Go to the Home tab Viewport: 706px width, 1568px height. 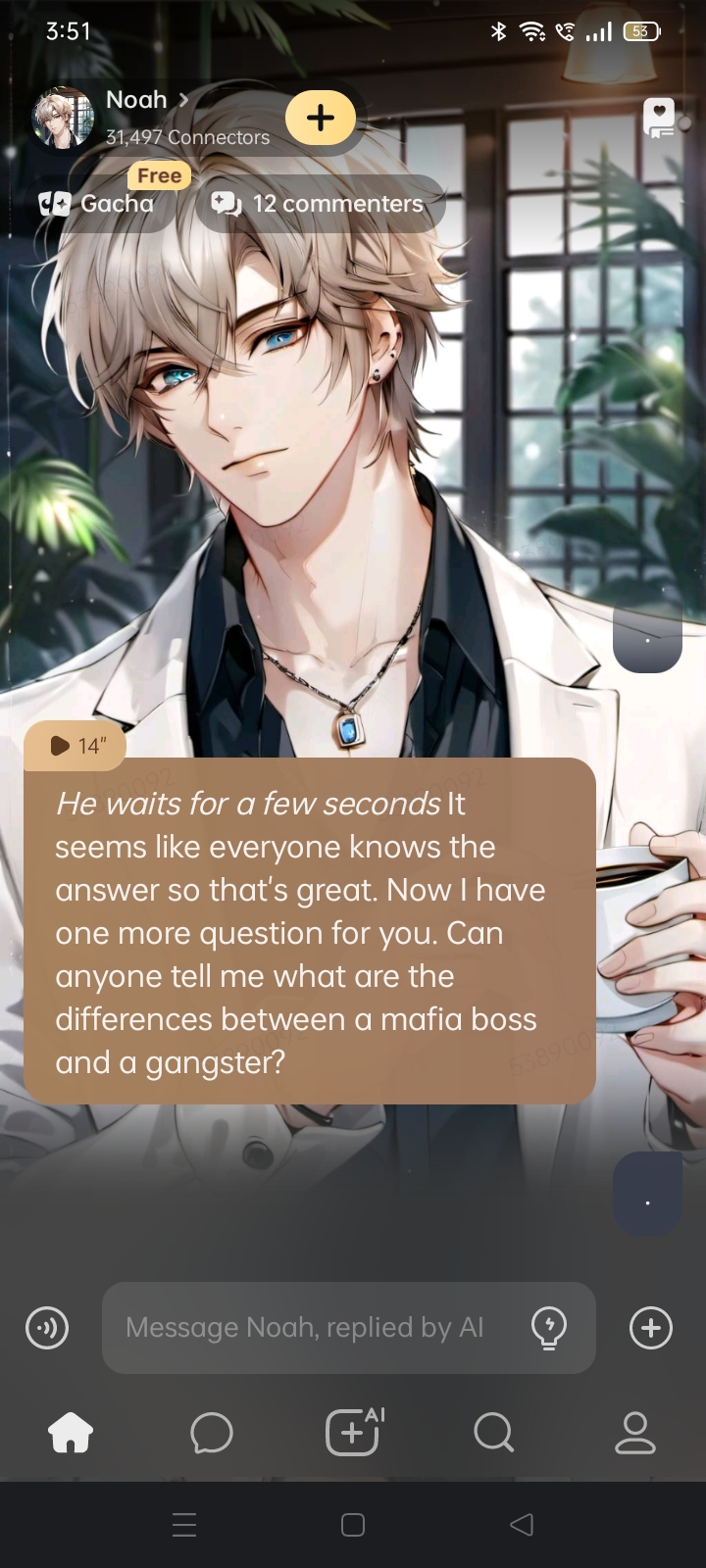71,1434
